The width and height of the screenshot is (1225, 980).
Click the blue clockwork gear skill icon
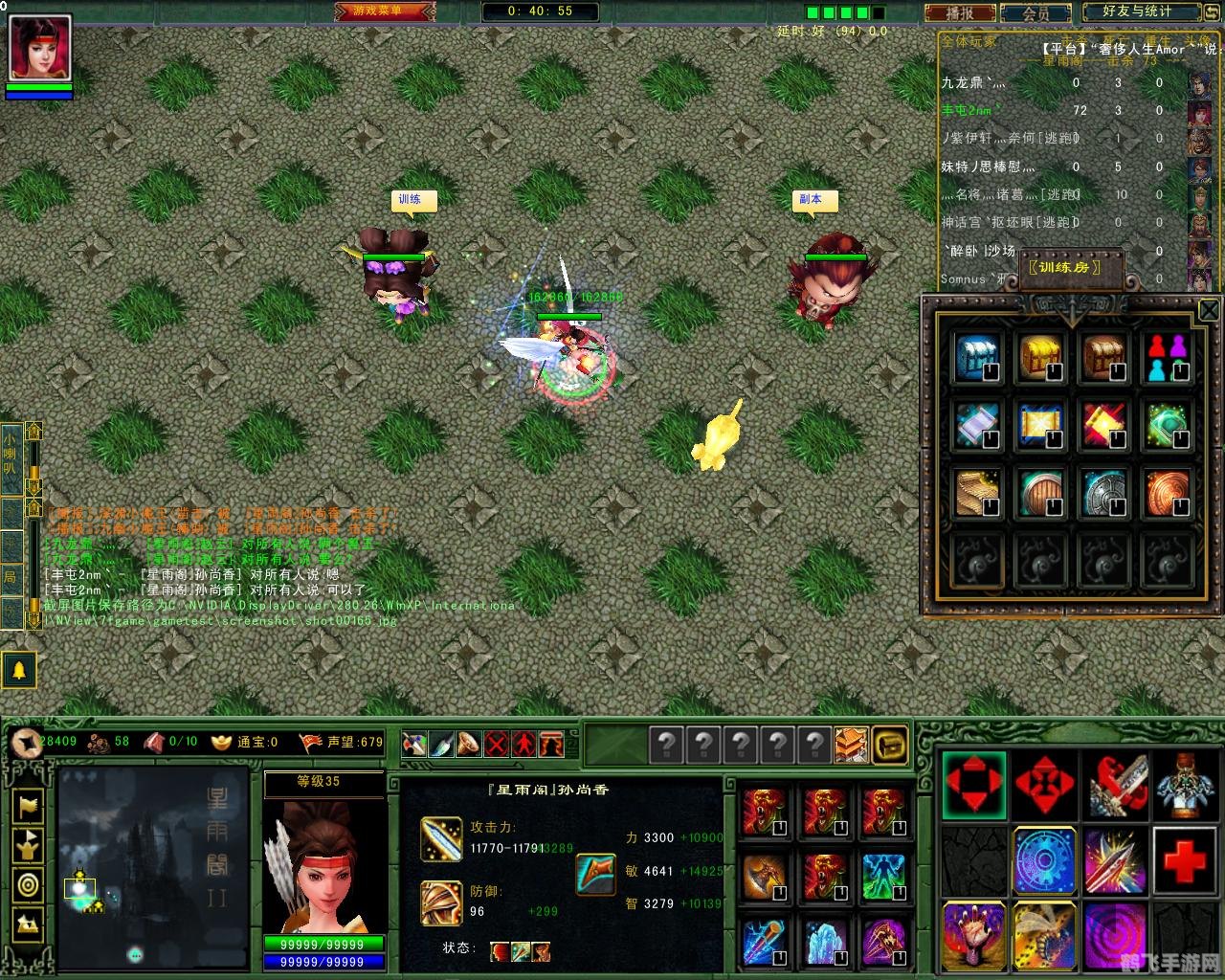coord(1045,861)
